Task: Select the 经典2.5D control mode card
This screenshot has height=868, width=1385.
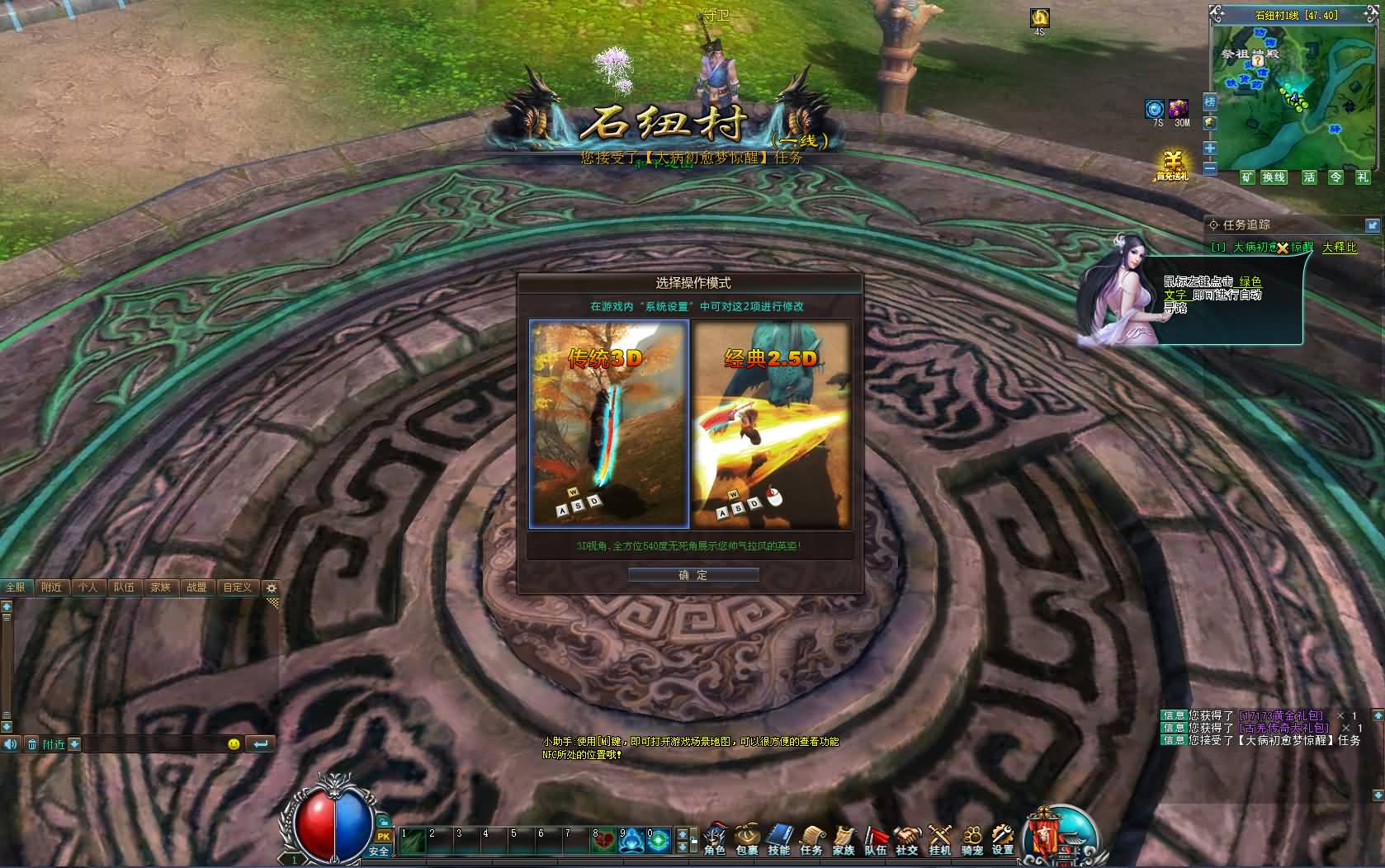Action: (x=771, y=423)
